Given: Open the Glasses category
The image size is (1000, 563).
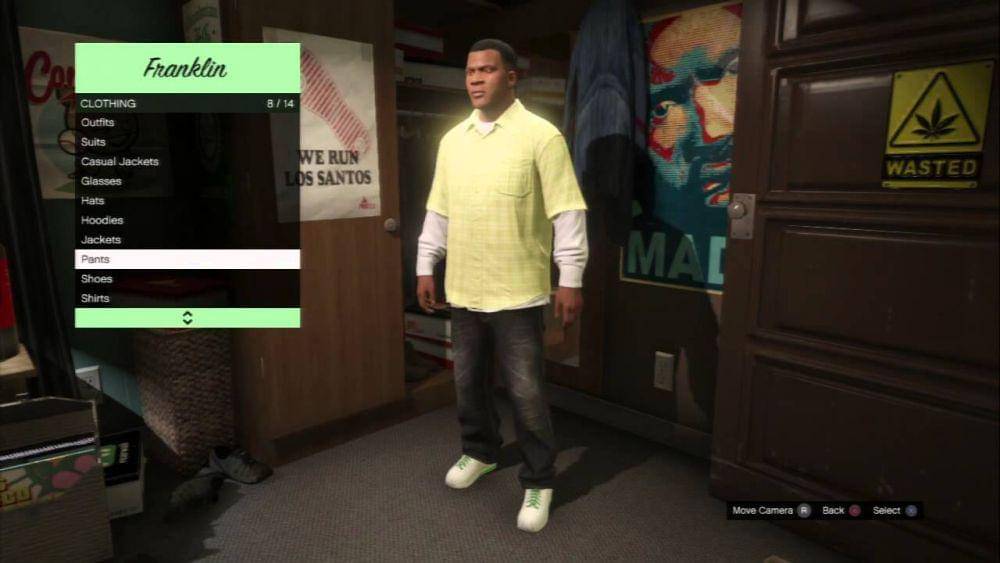Looking at the screenshot, I should [101, 181].
